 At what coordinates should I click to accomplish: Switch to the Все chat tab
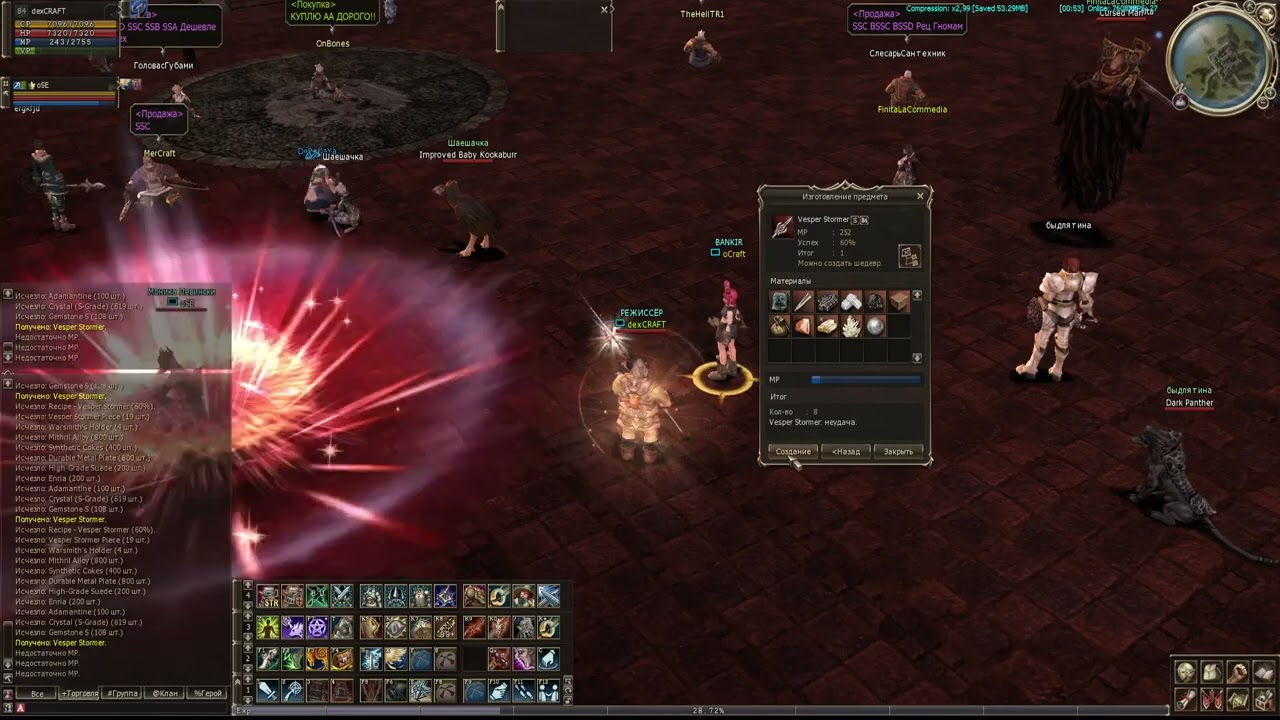37,693
